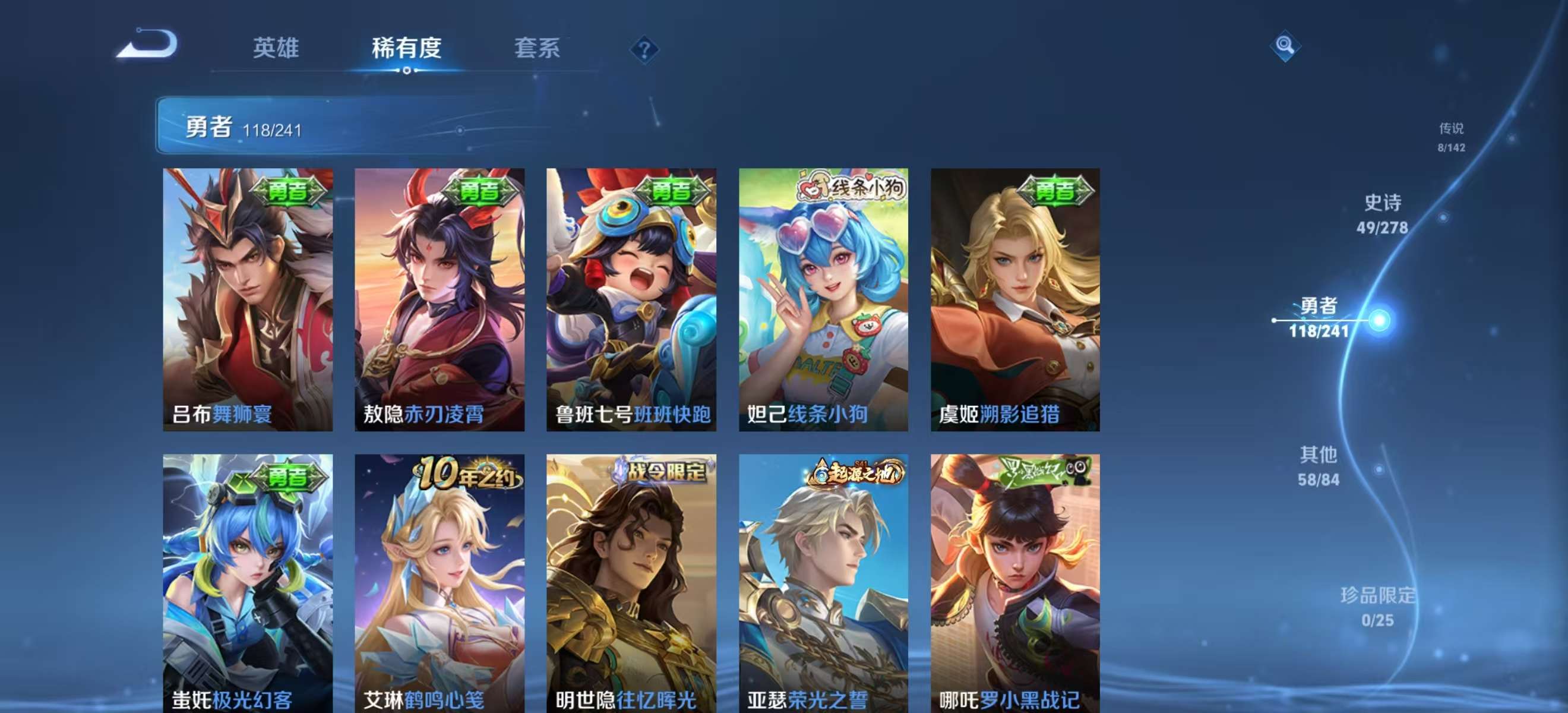The width and height of the screenshot is (1568, 713).
Task: Select the 稀有度 tab
Action: (x=407, y=49)
